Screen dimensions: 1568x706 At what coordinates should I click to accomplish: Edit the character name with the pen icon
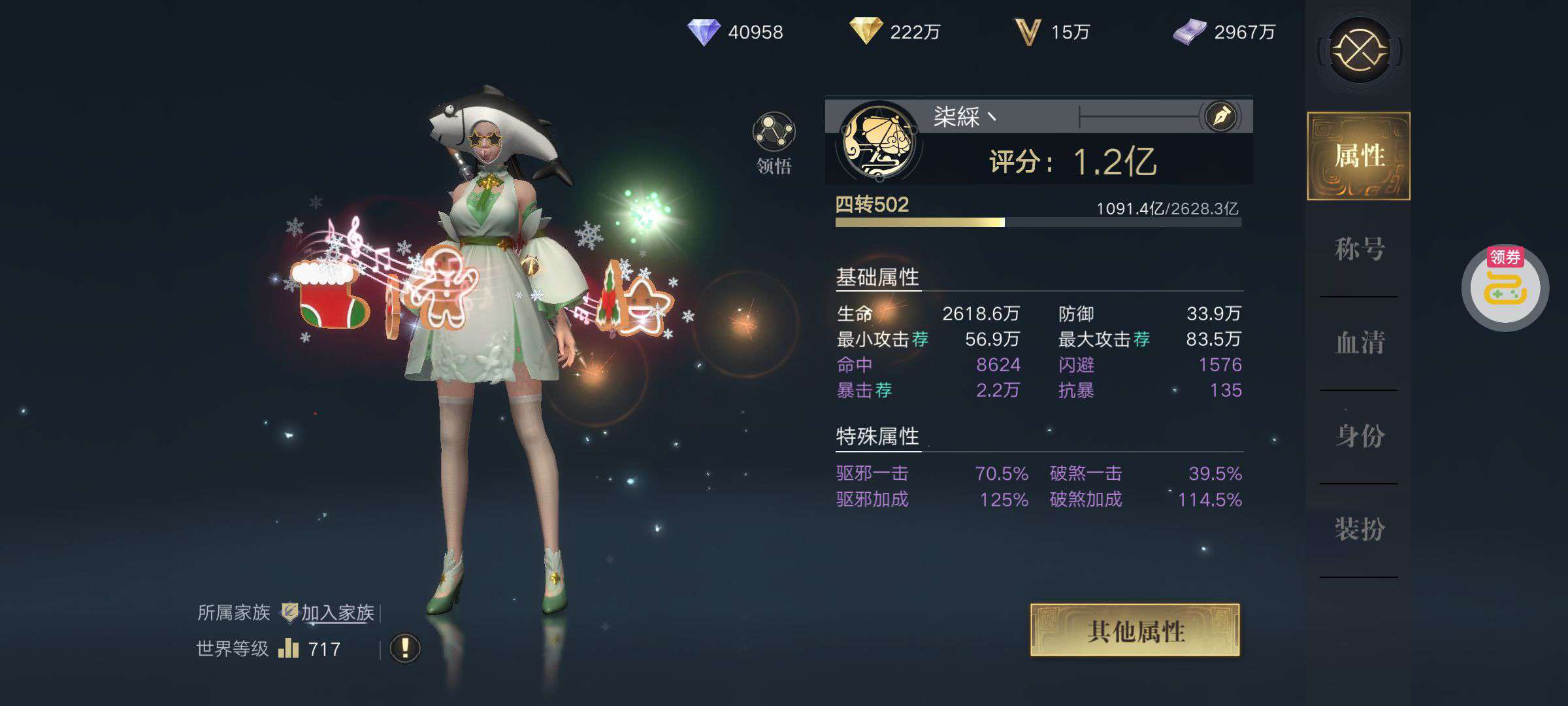(1220, 117)
